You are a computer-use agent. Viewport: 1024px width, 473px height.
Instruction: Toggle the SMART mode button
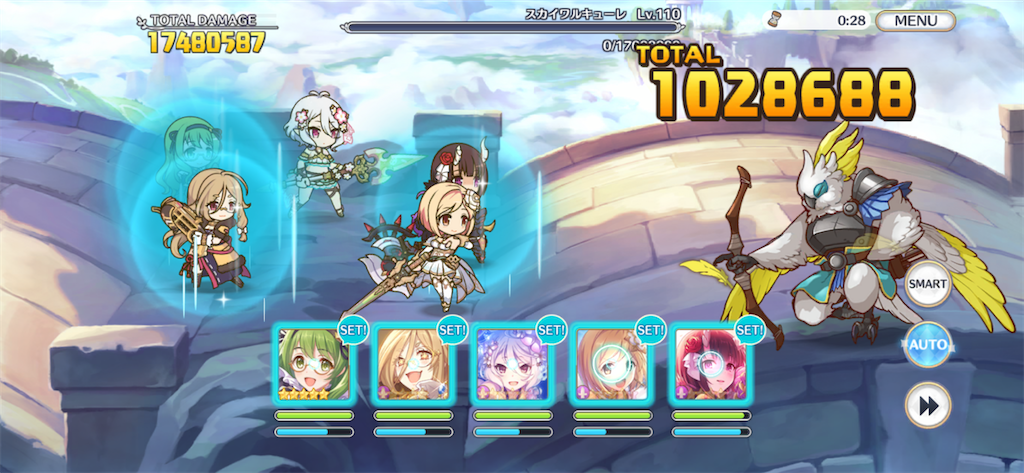coord(927,285)
